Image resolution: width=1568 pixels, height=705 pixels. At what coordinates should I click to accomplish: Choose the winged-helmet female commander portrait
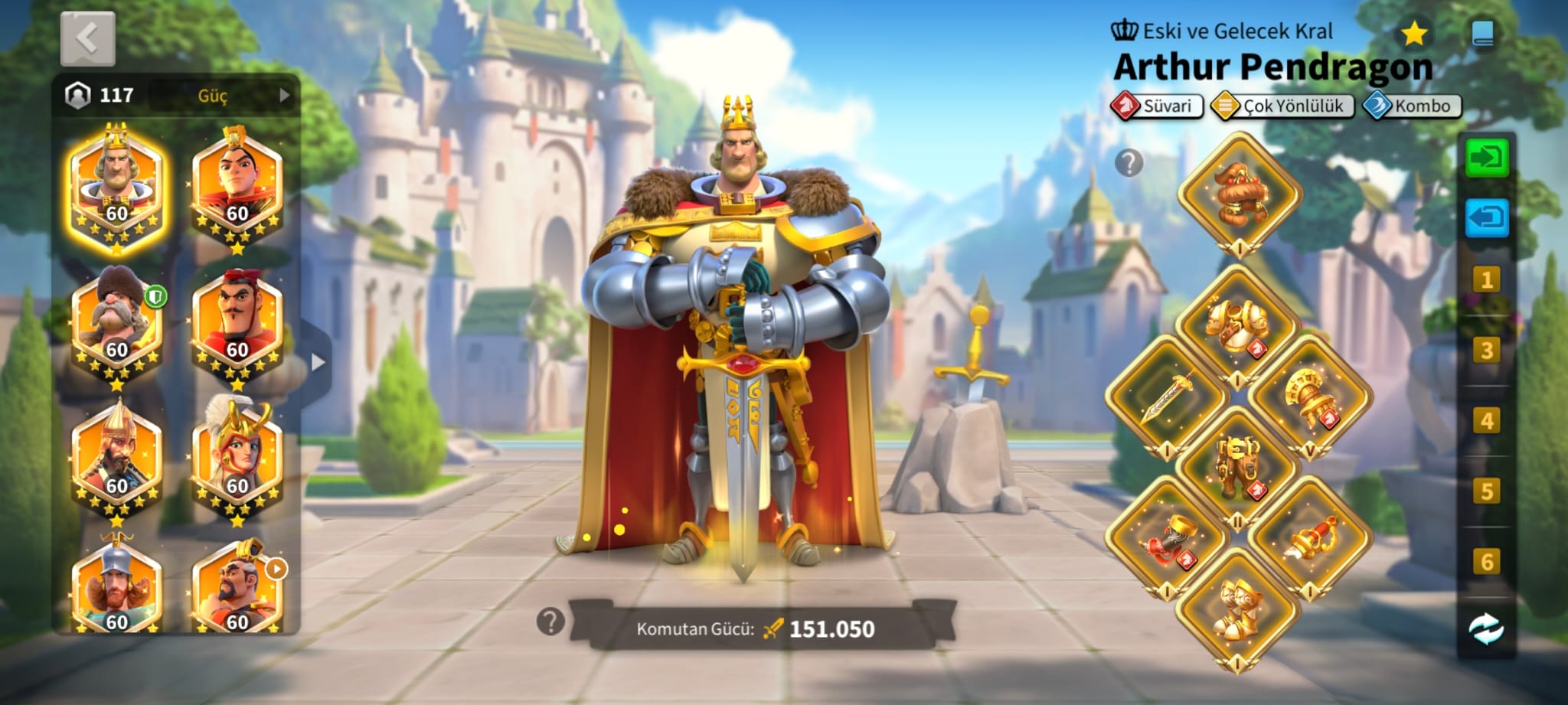pyautogui.click(x=237, y=459)
